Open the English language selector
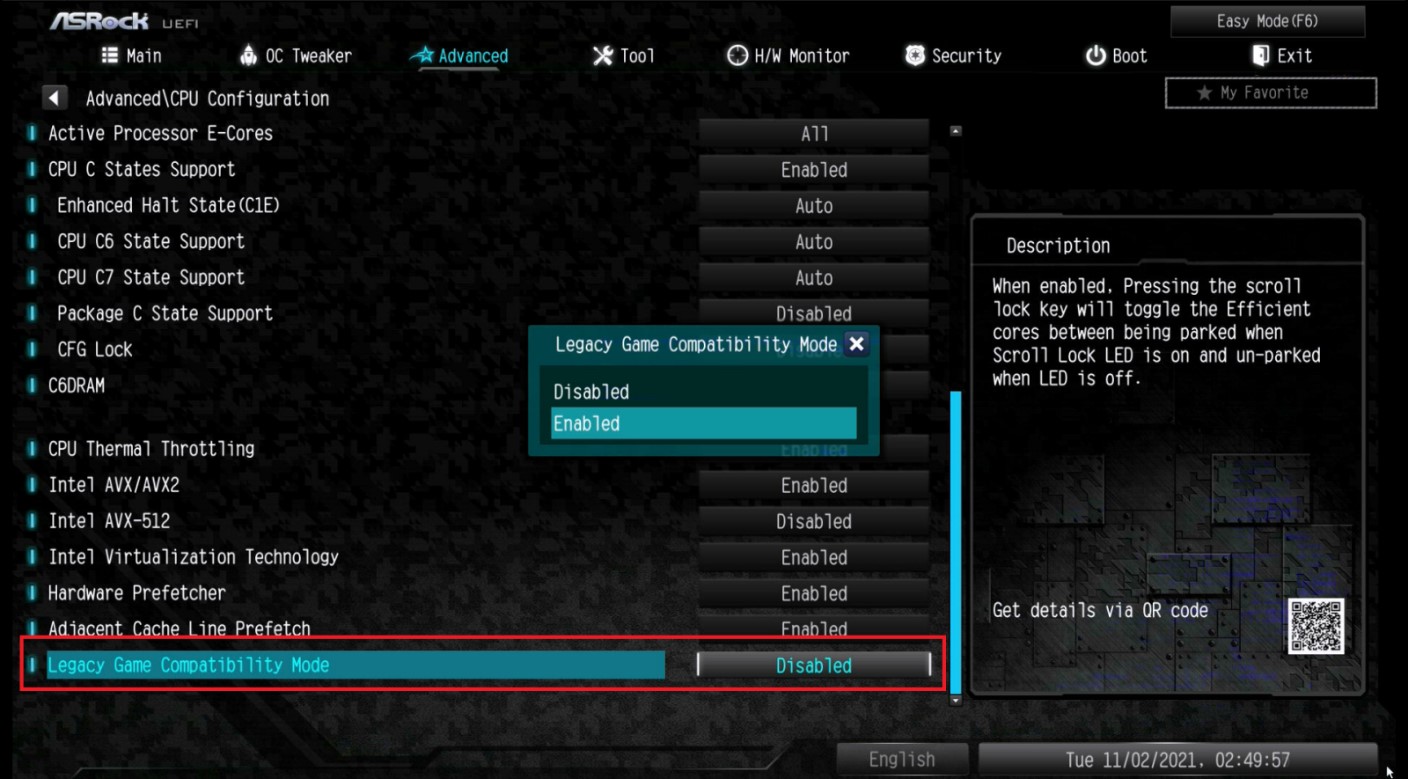Viewport: 1408px width, 779px height. (x=901, y=759)
